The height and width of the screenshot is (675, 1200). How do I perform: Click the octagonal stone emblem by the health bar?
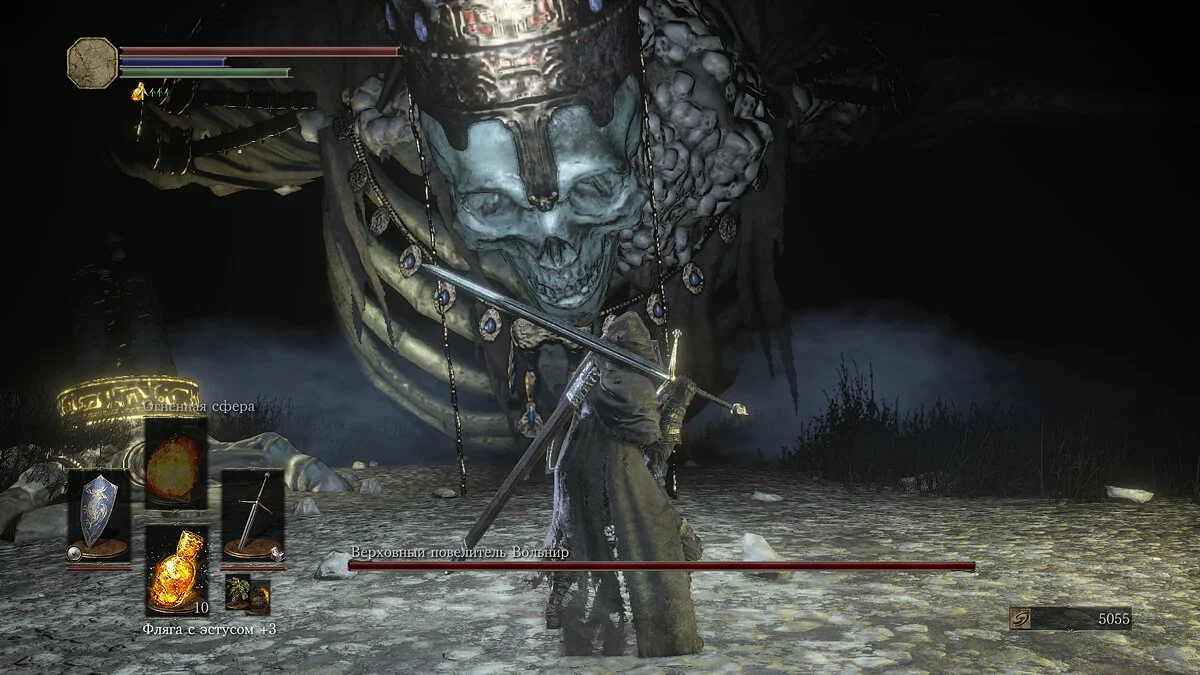pyautogui.click(x=92, y=62)
